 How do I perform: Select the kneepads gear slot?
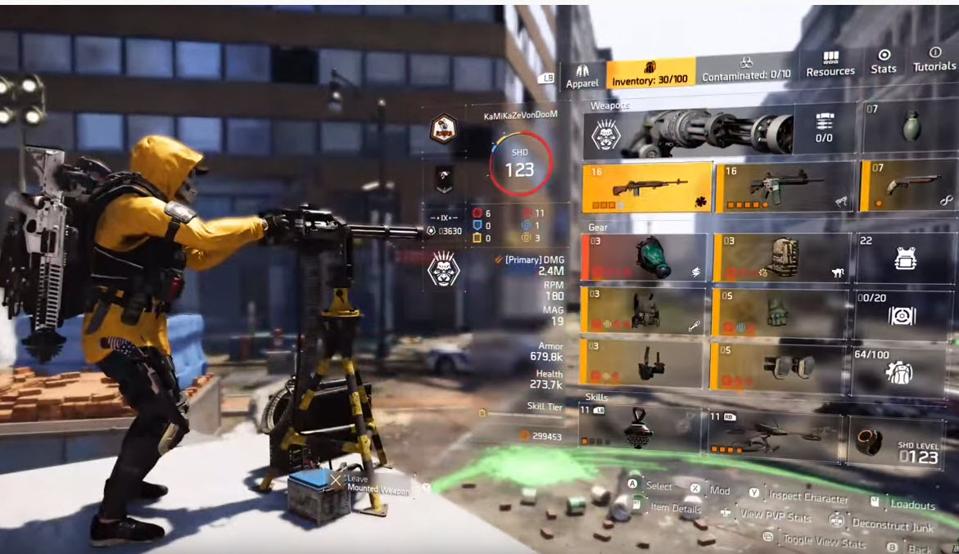pos(780,366)
